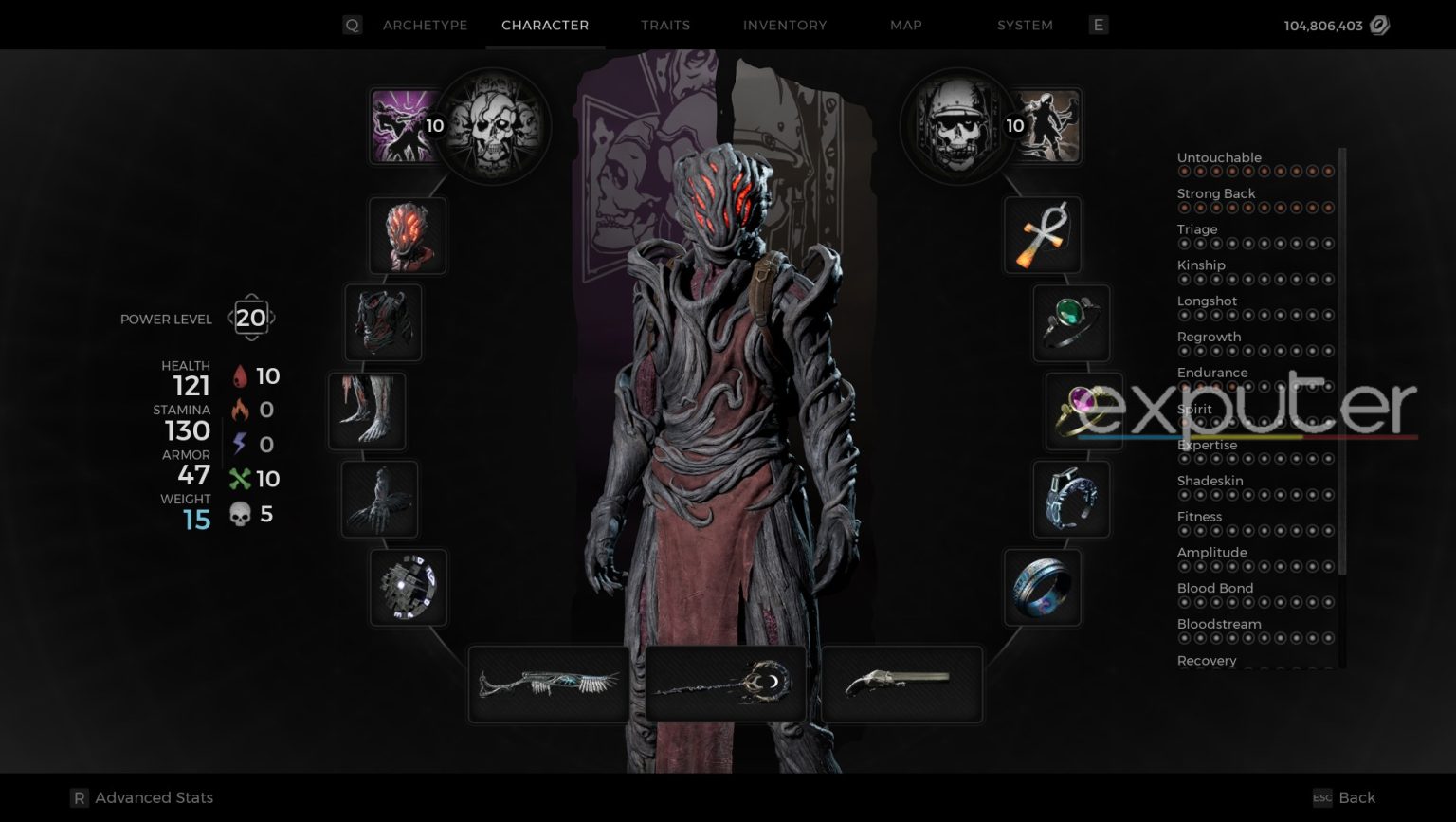Select the green gemstone amulet slot
The image size is (1456, 822).
pos(1070,323)
